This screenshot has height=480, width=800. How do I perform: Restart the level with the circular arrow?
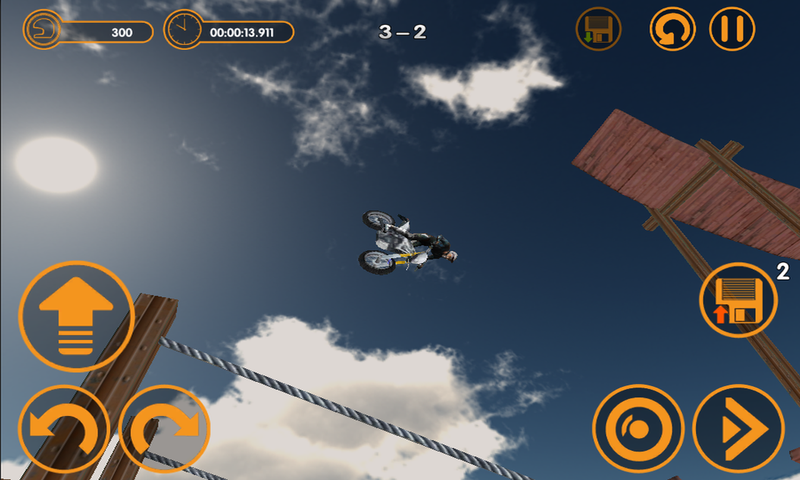pos(673,29)
